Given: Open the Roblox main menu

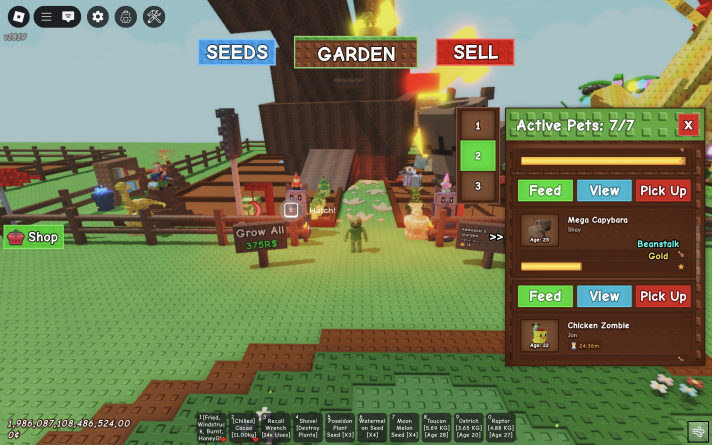Looking at the screenshot, I should tap(17, 16).
